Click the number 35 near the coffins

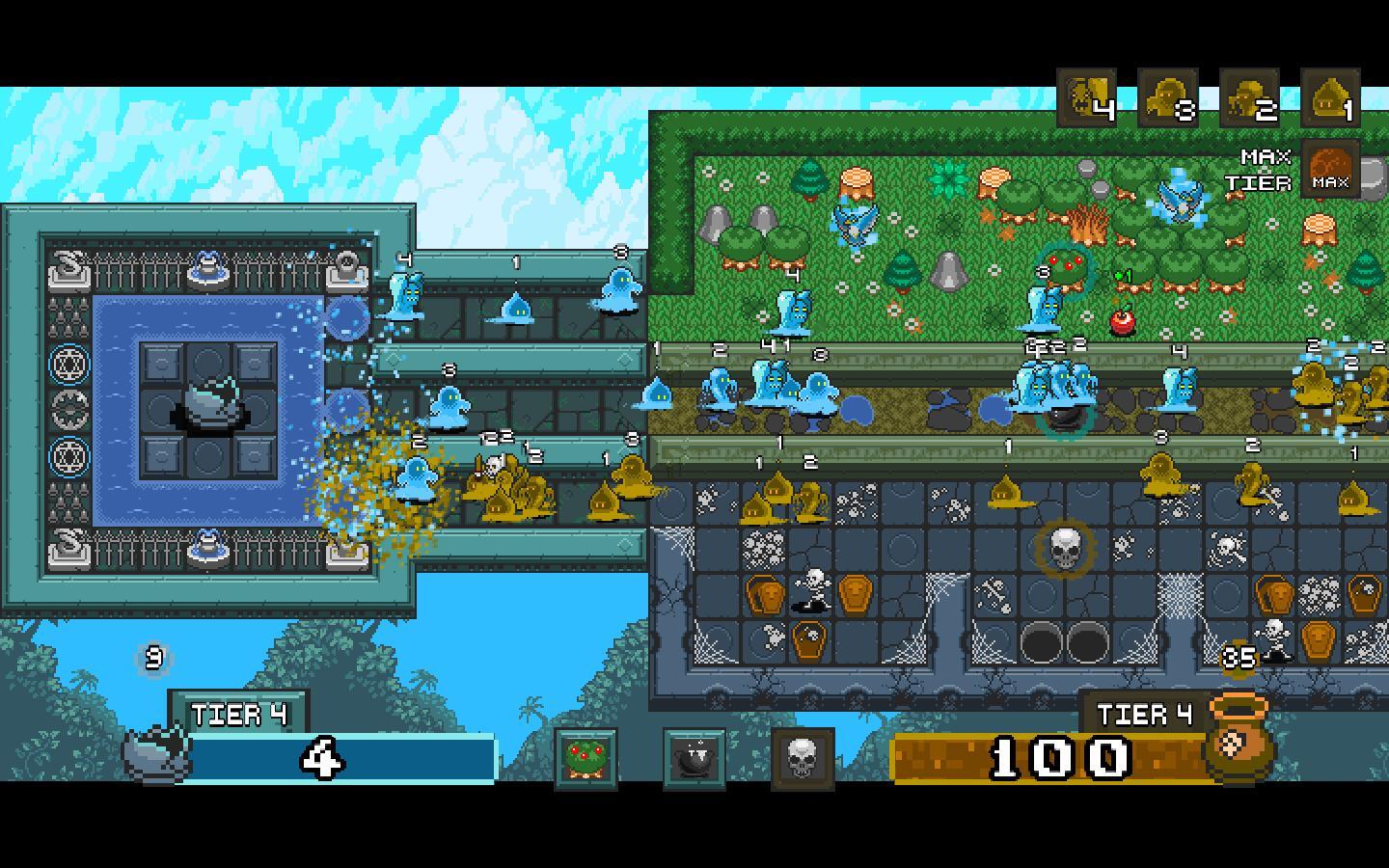(x=1239, y=656)
